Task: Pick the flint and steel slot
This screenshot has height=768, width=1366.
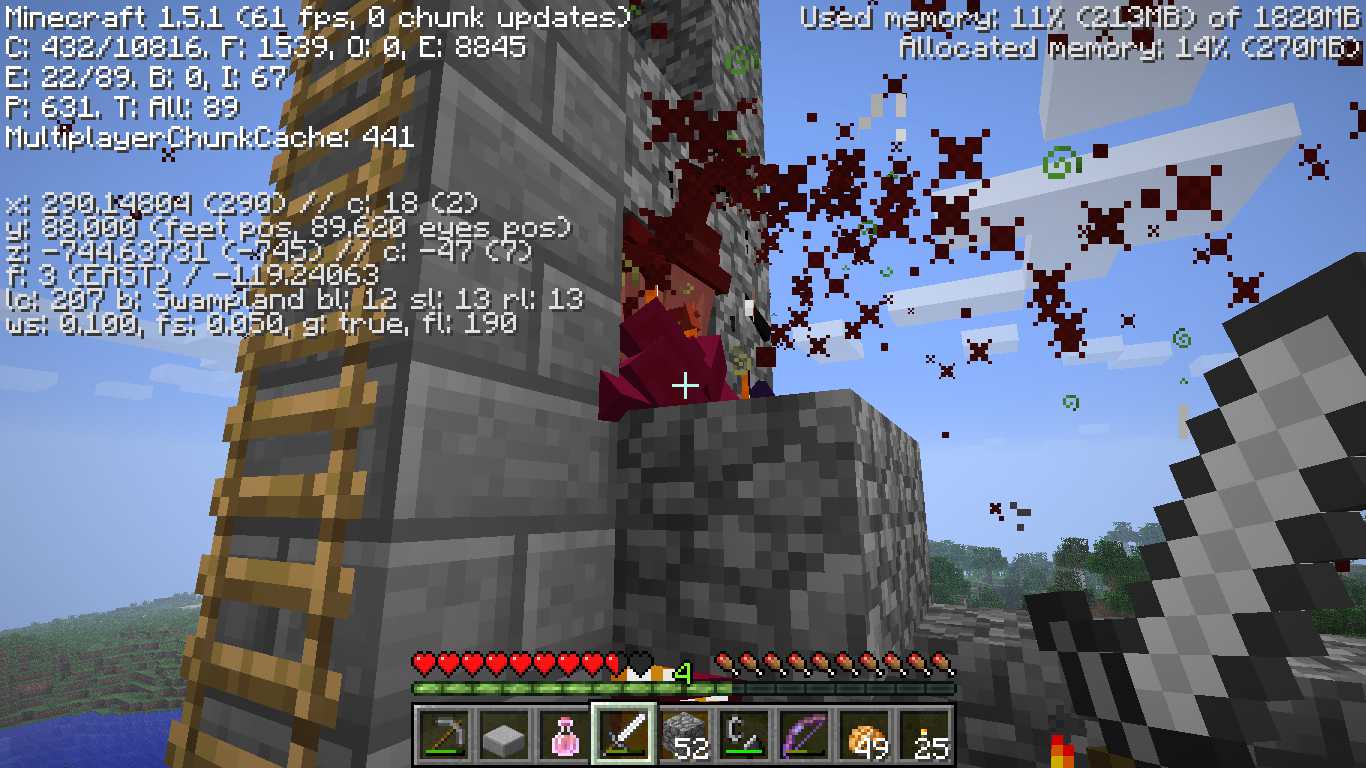Action: [x=745, y=737]
